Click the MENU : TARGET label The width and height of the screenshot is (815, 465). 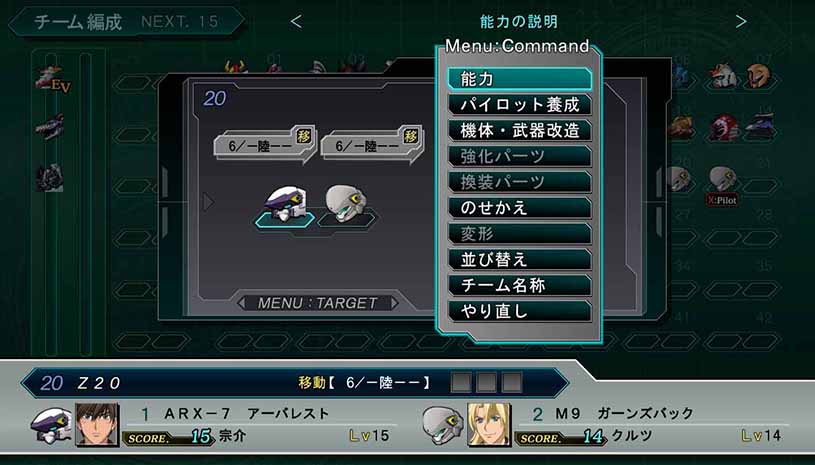point(317,303)
